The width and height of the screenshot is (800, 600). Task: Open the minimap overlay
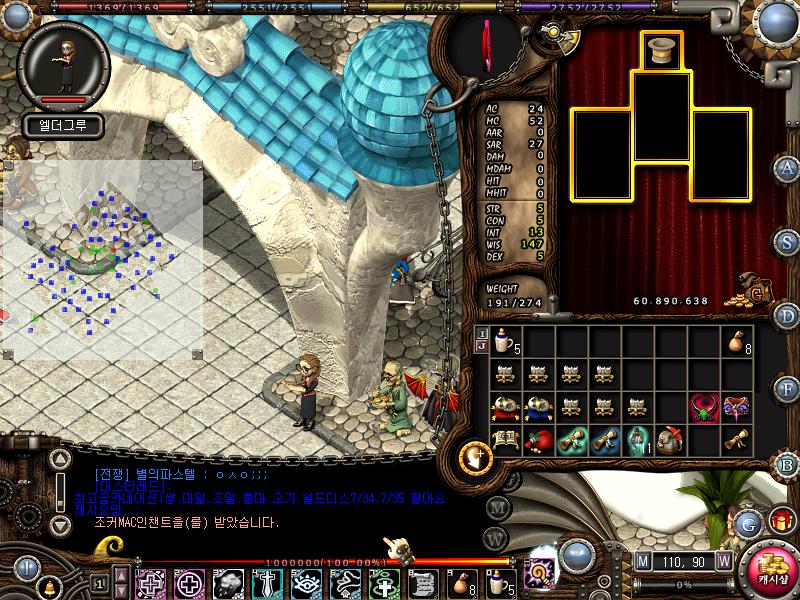coord(100,260)
